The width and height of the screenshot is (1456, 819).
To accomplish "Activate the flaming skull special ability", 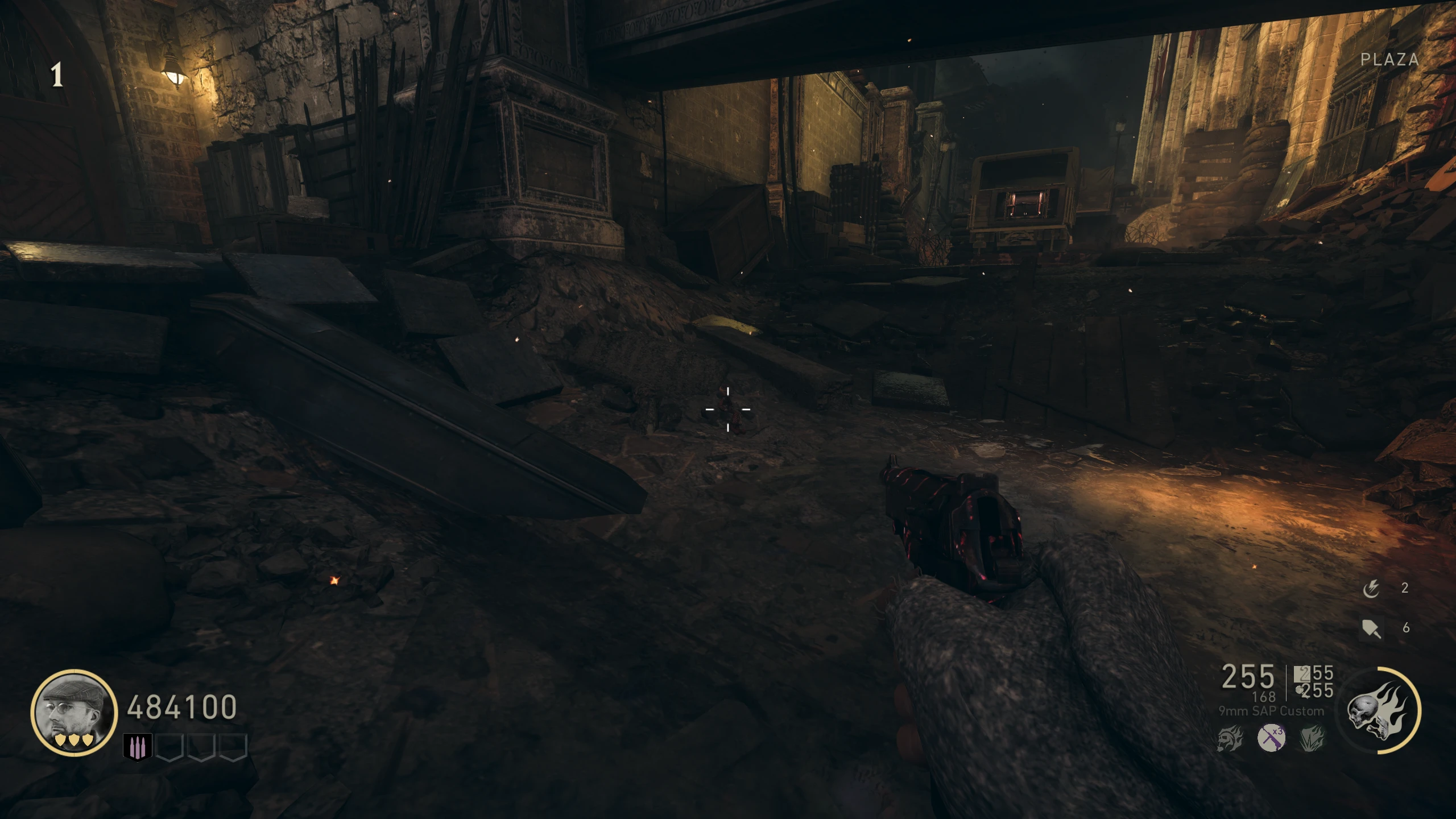I will (1379, 711).
